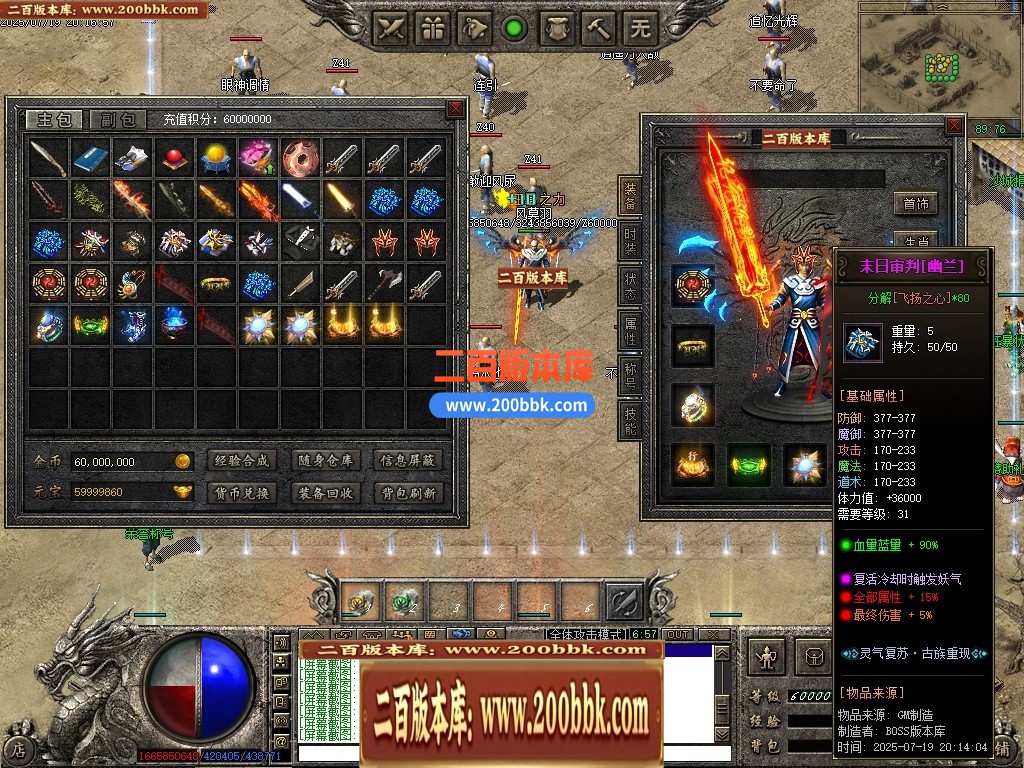Pick the red orb item in the bag

click(174, 158)
